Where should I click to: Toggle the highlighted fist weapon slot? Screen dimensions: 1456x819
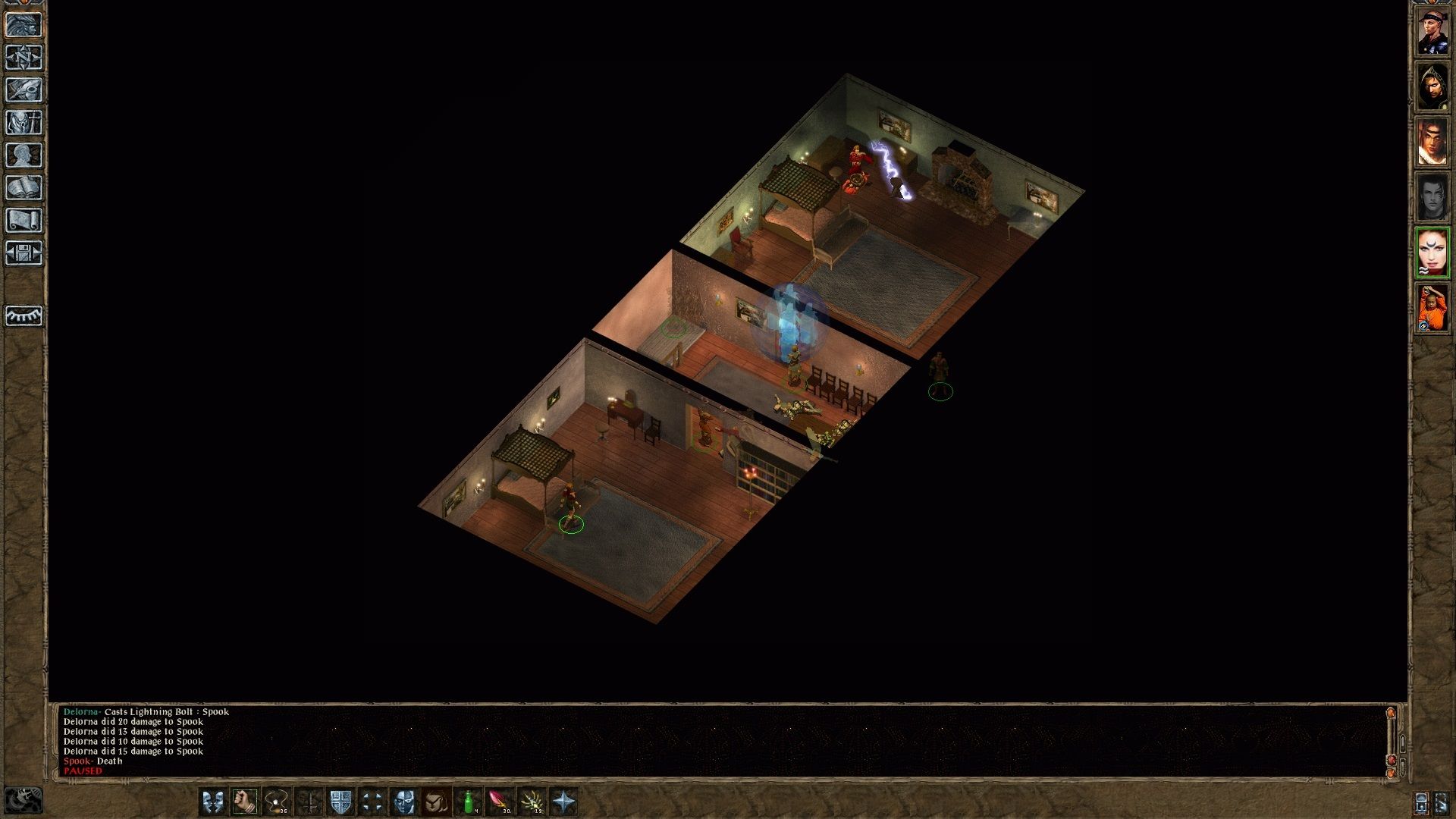[x=243, y=802]
